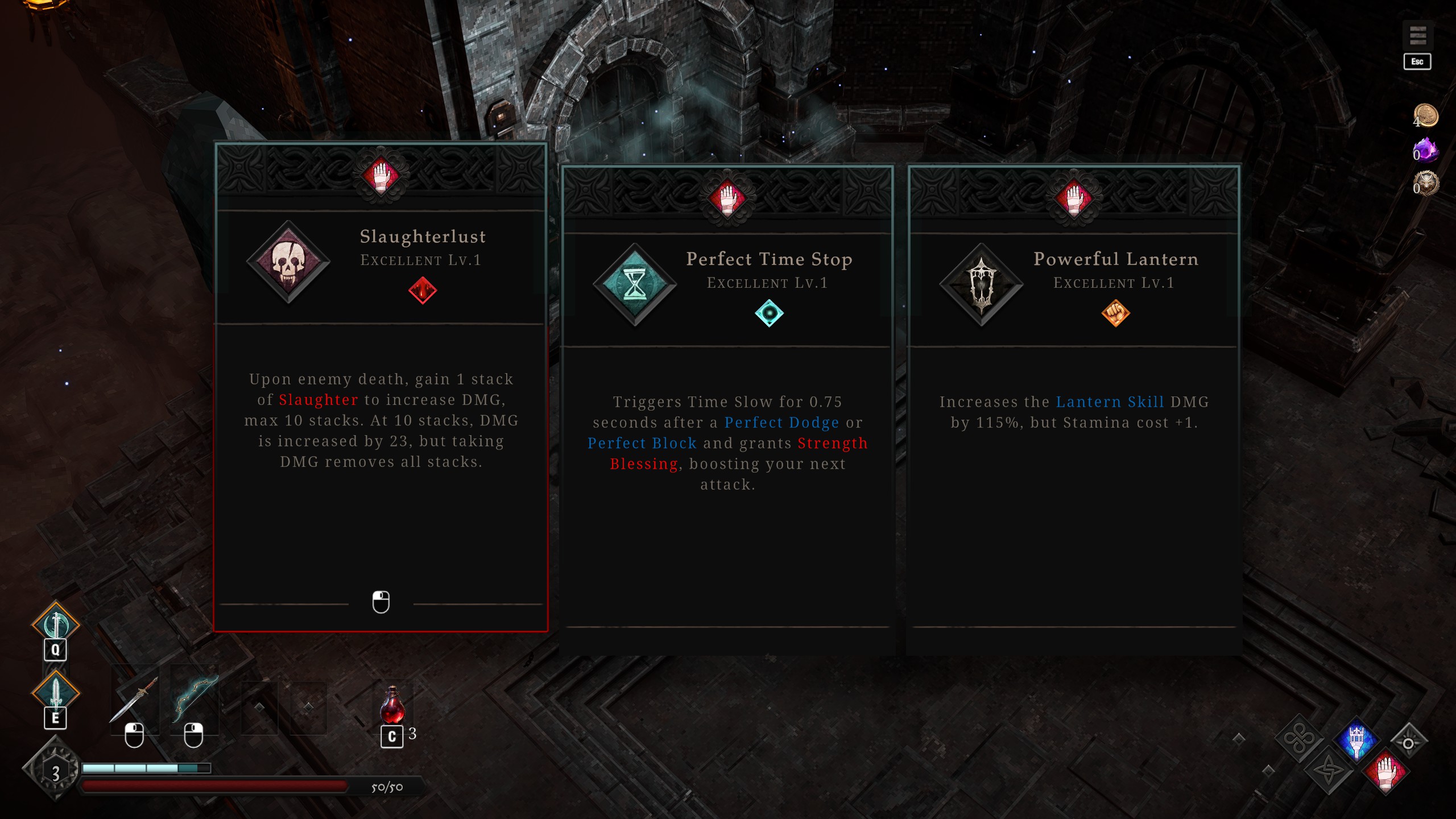
Task: Activate the downward sword skill above E
Action: tap(56, 692)
